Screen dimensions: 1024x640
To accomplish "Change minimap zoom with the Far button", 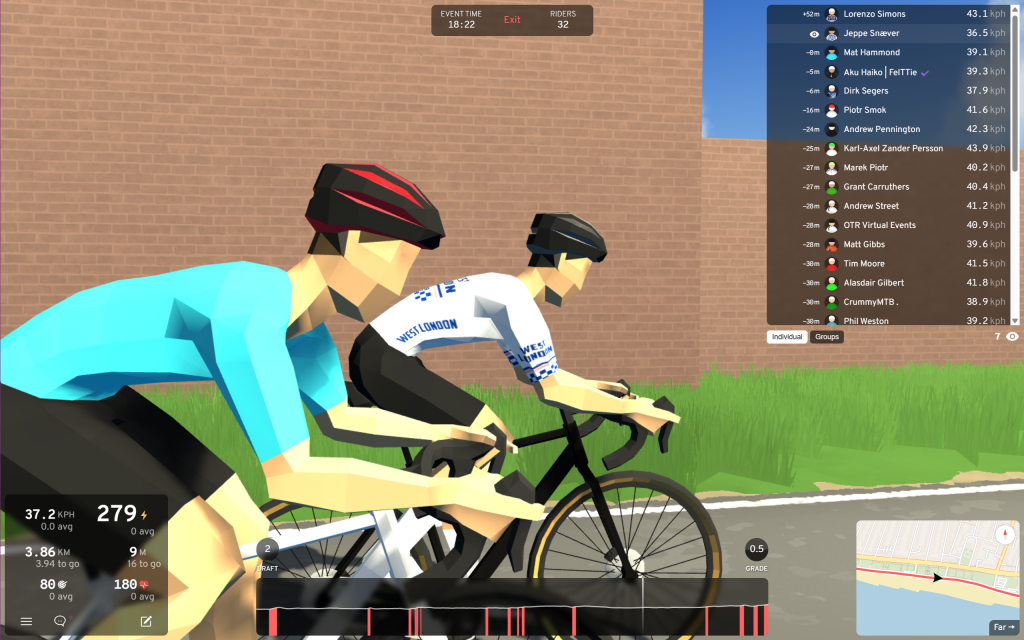I will [1003, 627].
